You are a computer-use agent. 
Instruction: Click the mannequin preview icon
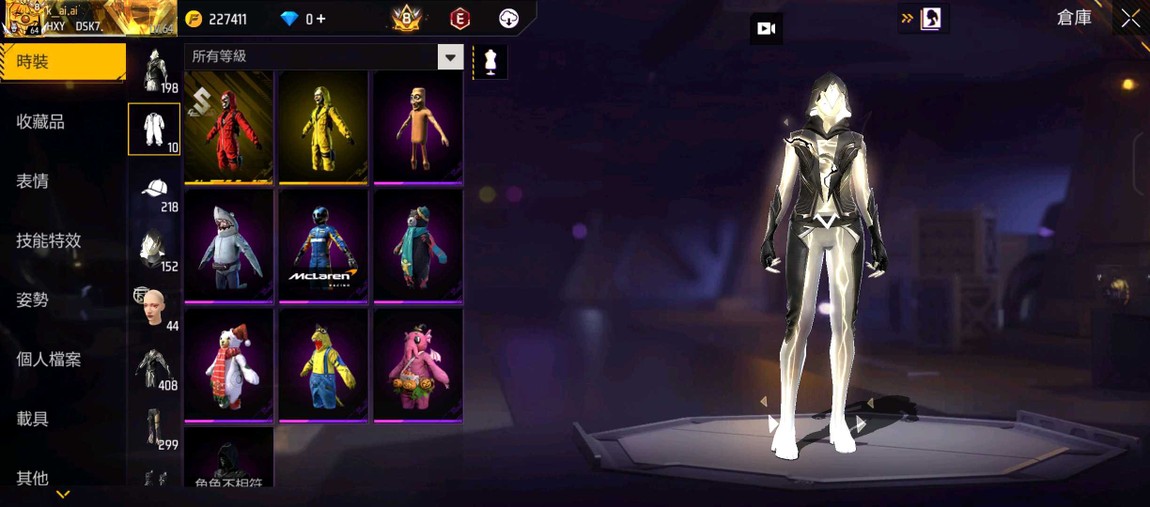click(490, 61)
